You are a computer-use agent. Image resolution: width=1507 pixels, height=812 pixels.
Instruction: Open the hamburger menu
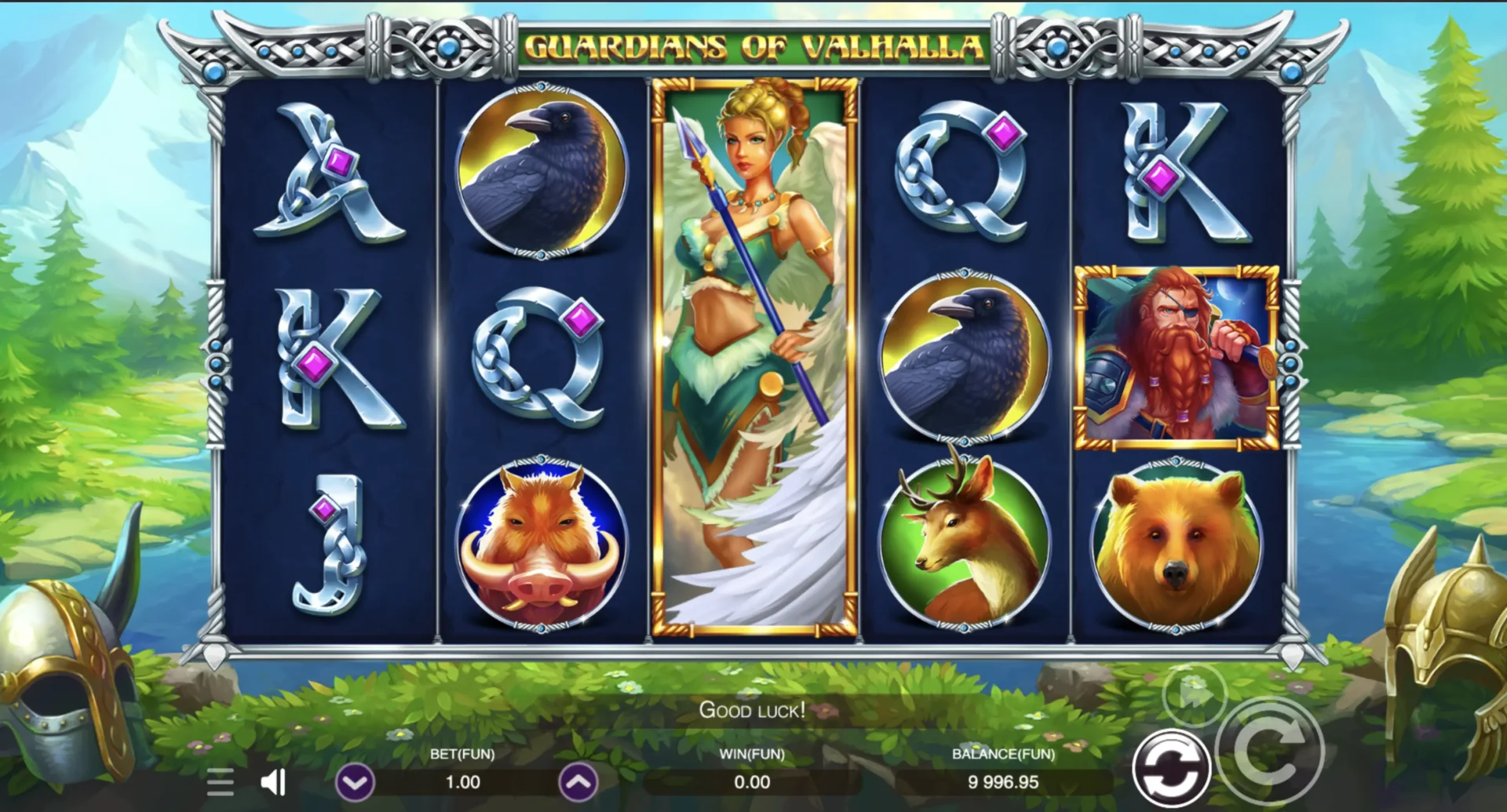[x=221, y=782]
